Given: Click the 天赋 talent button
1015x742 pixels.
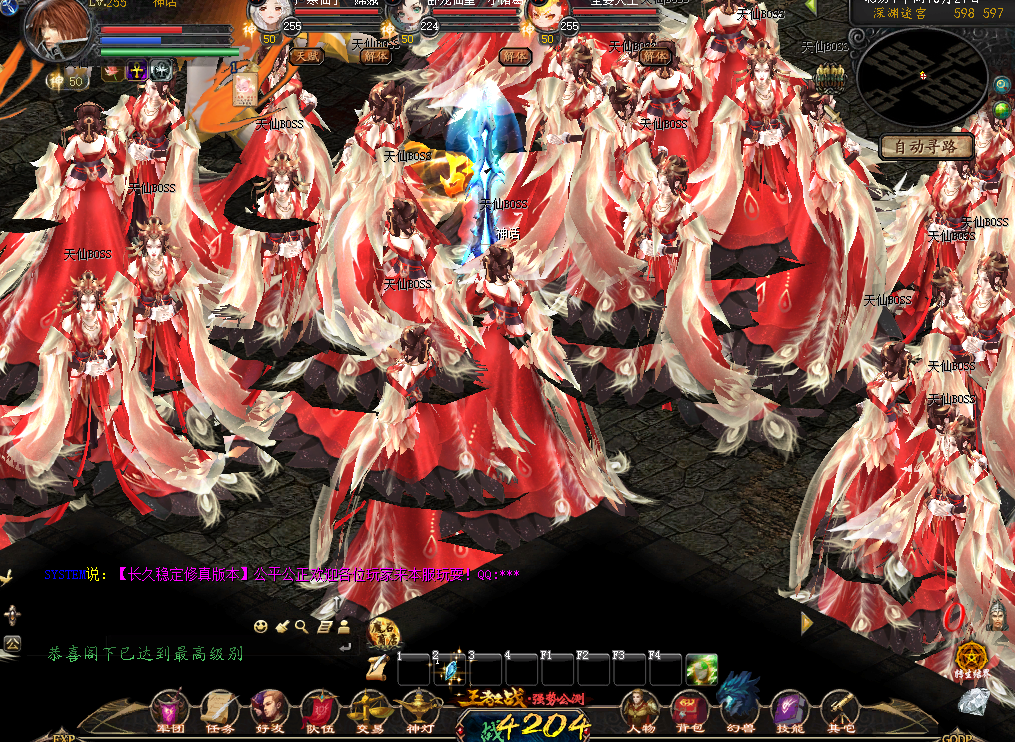Looking at the screenshot, I should click(x=307, y=57).
